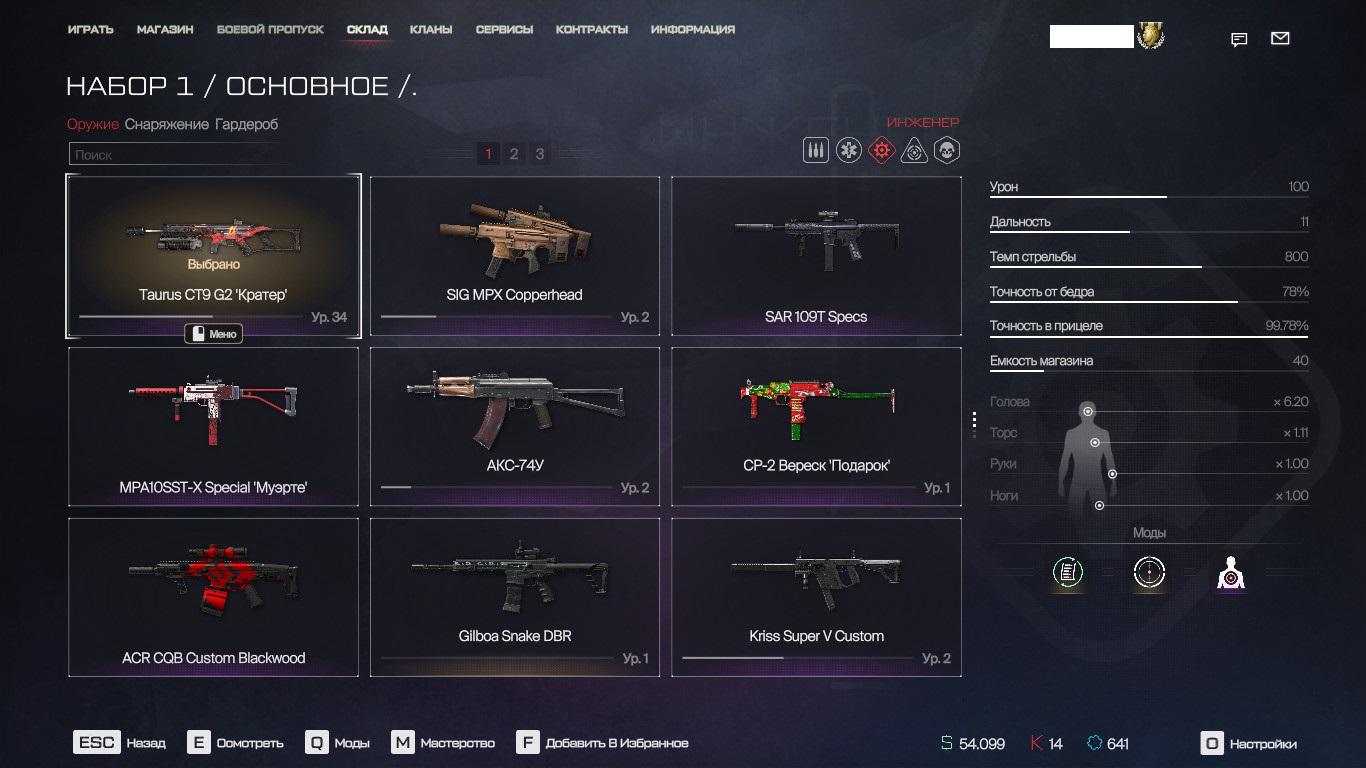The image size is (1366, 768).
Task: Choose the Gilboa Snake DBR weapon
Action: pos(514,597)
